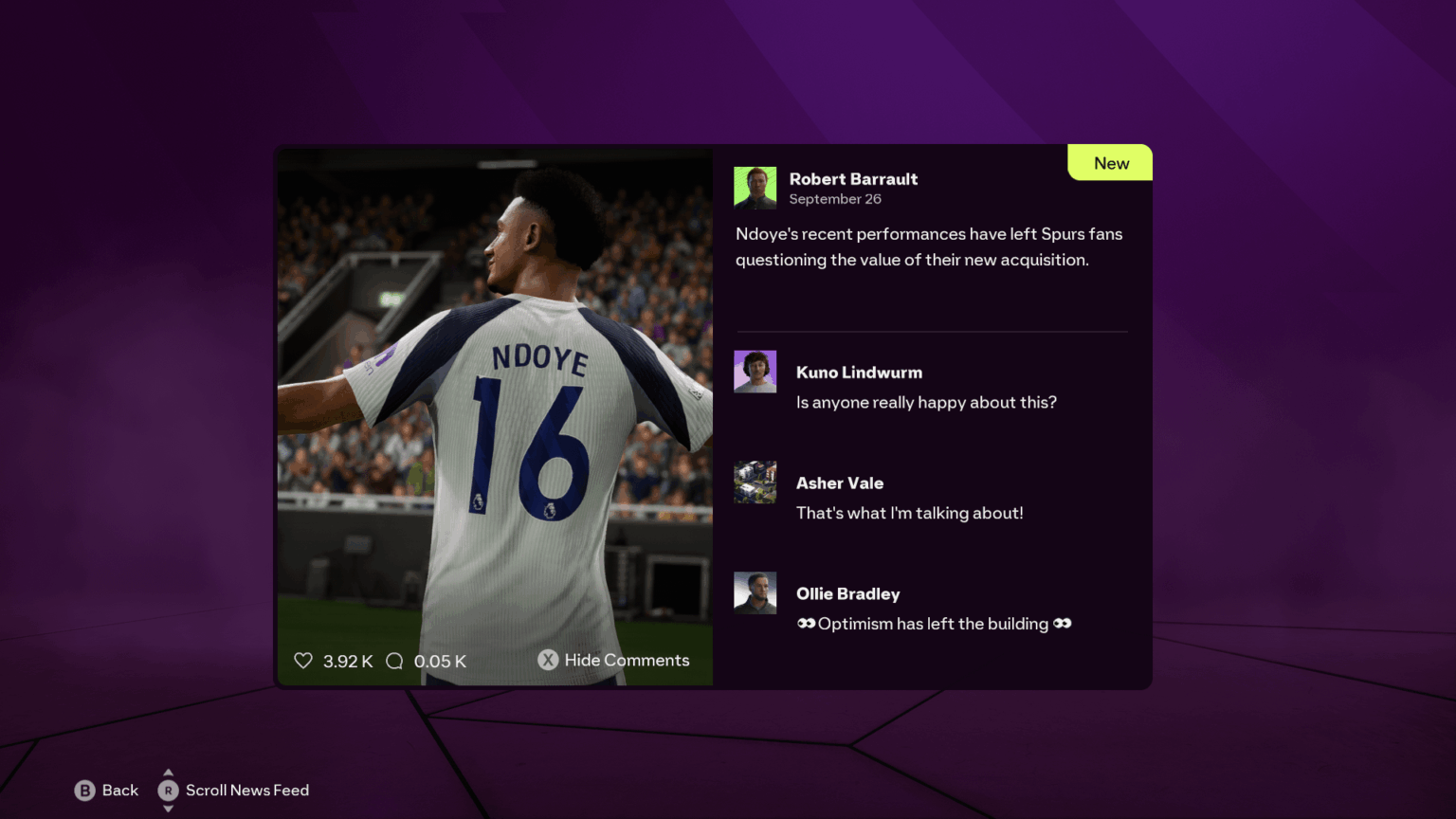Open Robert Barrault's profile avatar
The height and width of the screenshot is (819, 1456).
point(755,186)
